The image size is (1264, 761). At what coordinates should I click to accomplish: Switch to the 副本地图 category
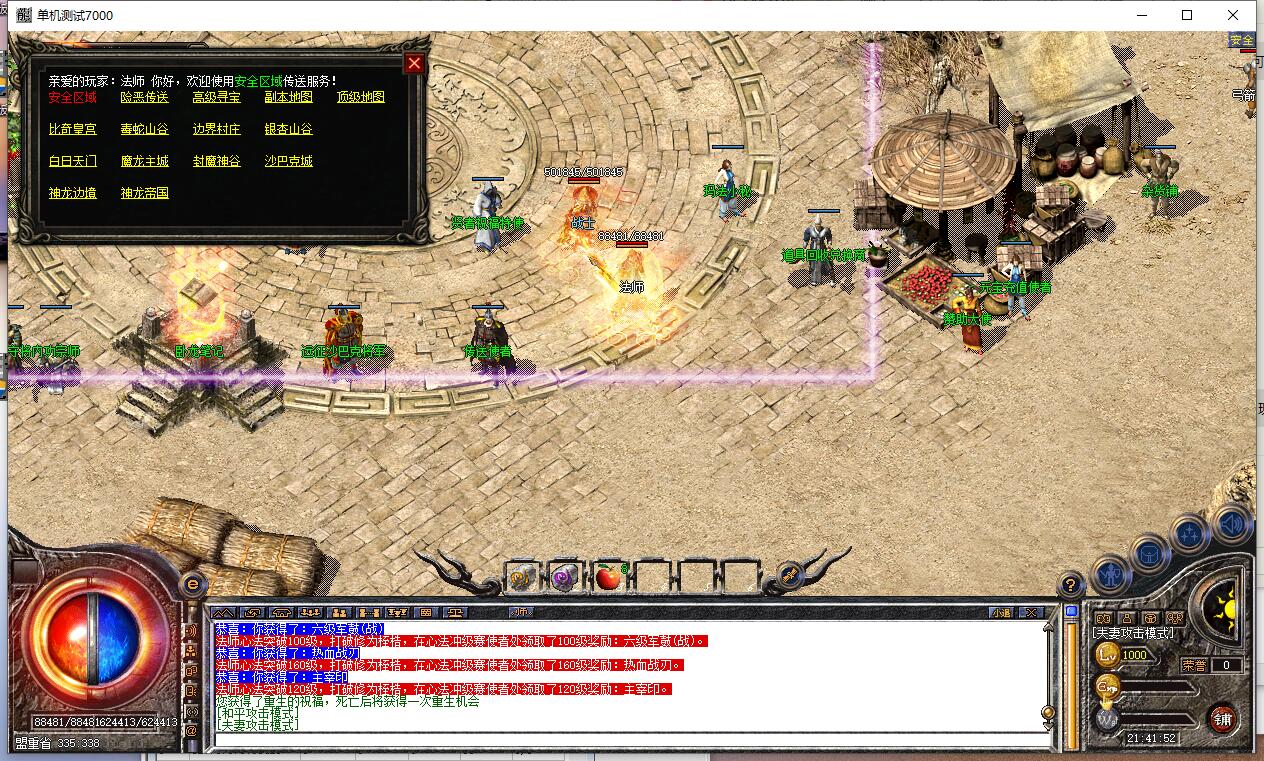[x=288, y=97]
